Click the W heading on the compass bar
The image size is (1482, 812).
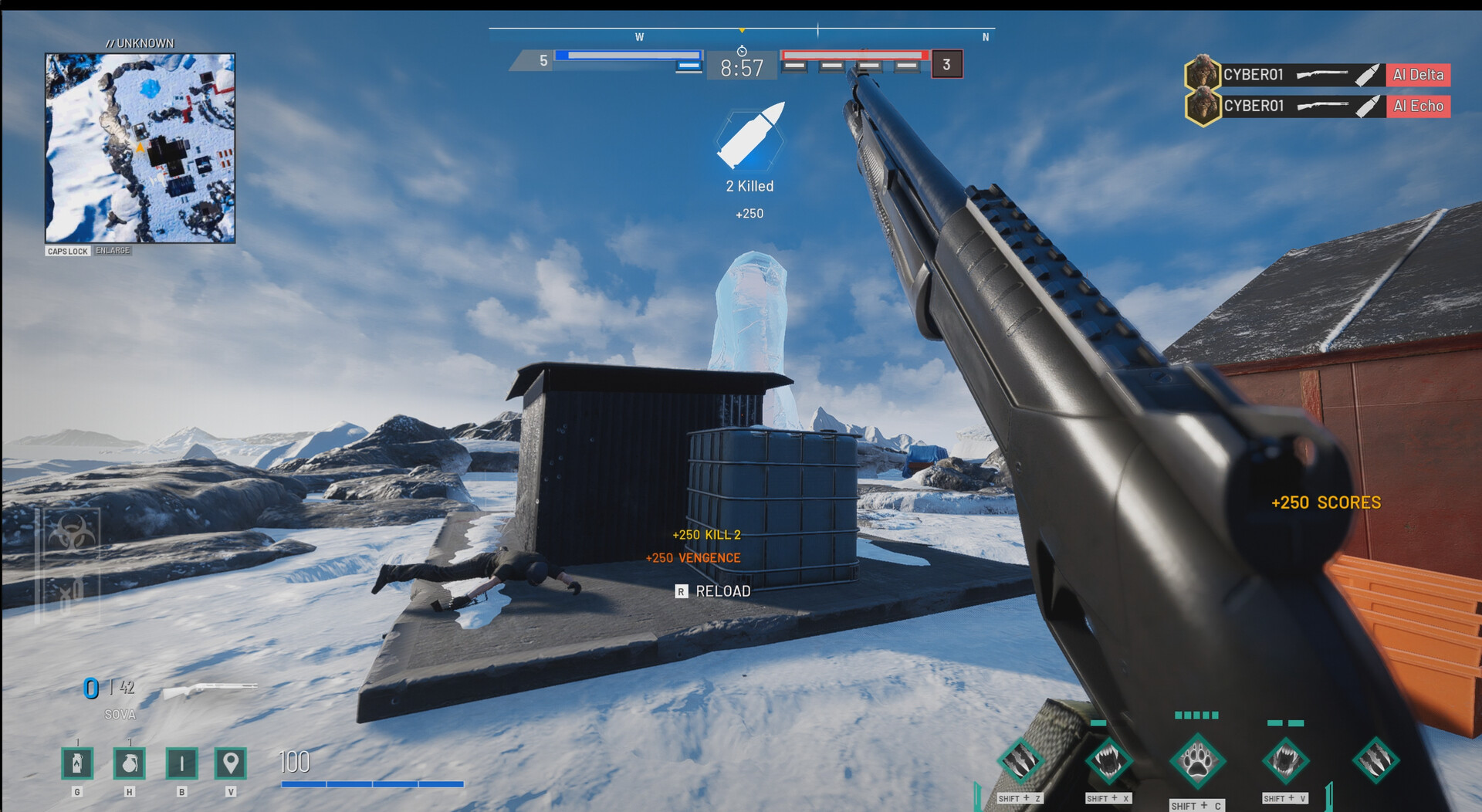coord(639,36)
